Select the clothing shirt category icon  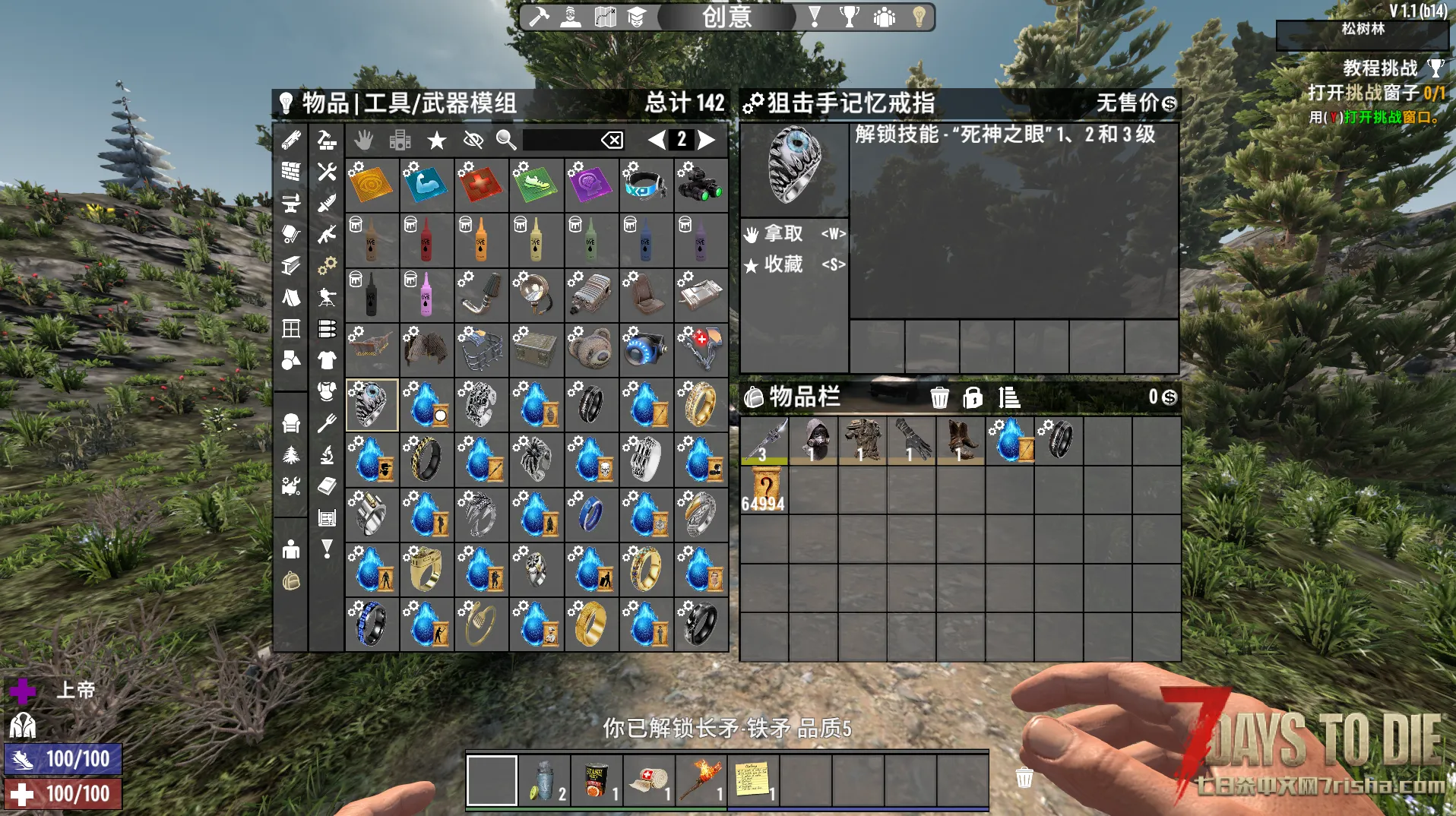coord(327,360)
